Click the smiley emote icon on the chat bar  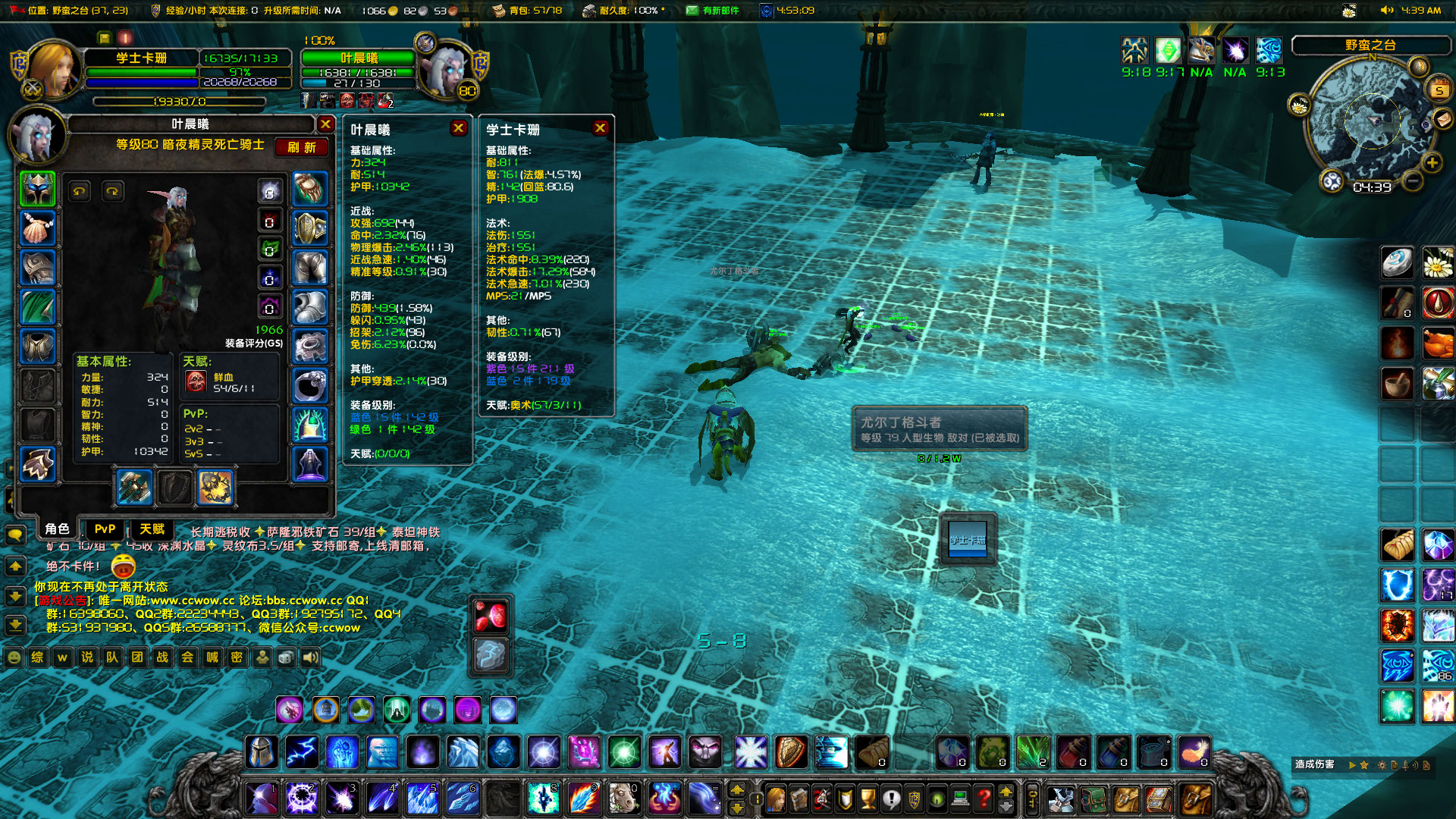point(14,657)
